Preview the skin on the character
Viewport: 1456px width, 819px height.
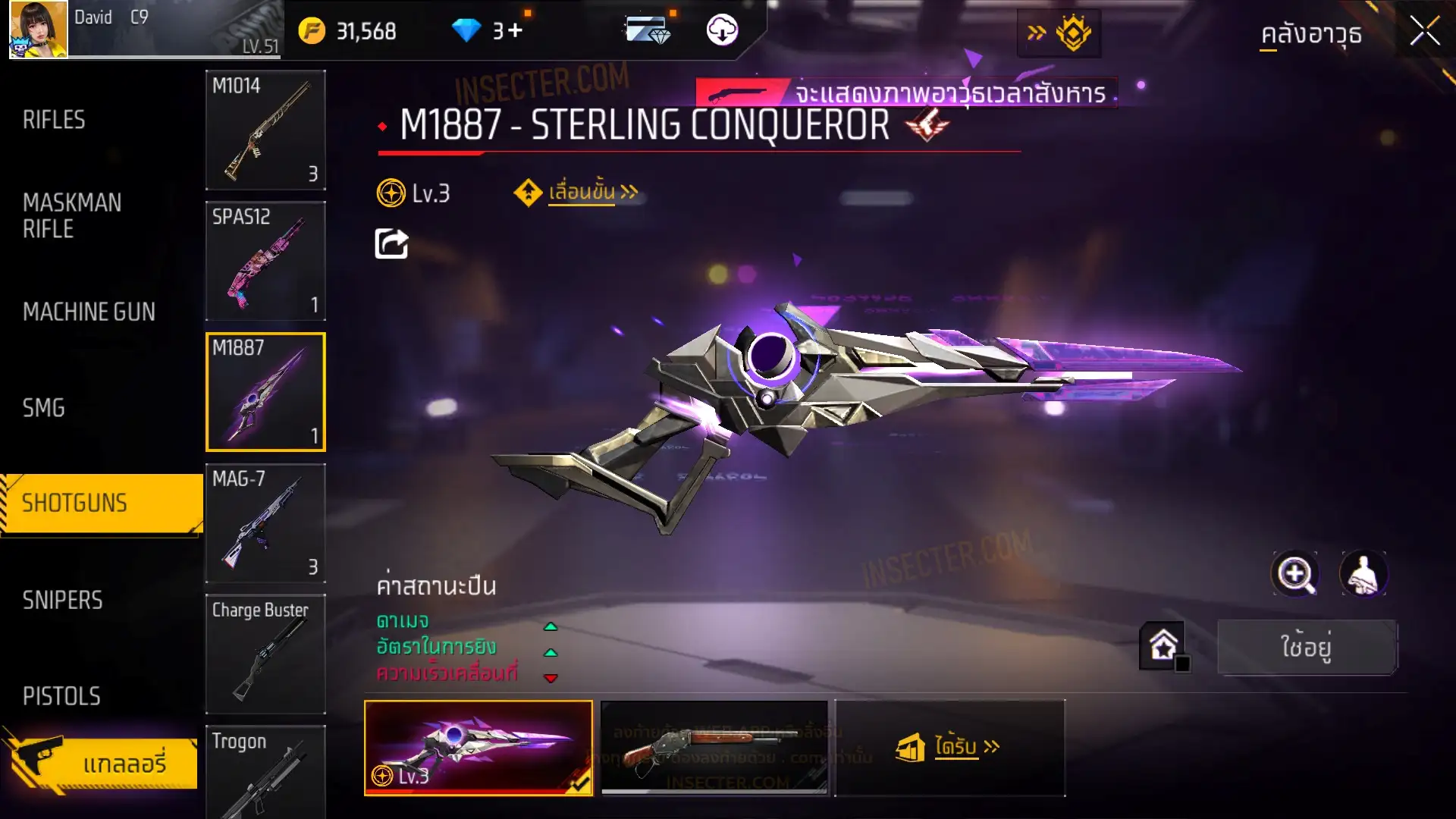[x=1363, y=574]
